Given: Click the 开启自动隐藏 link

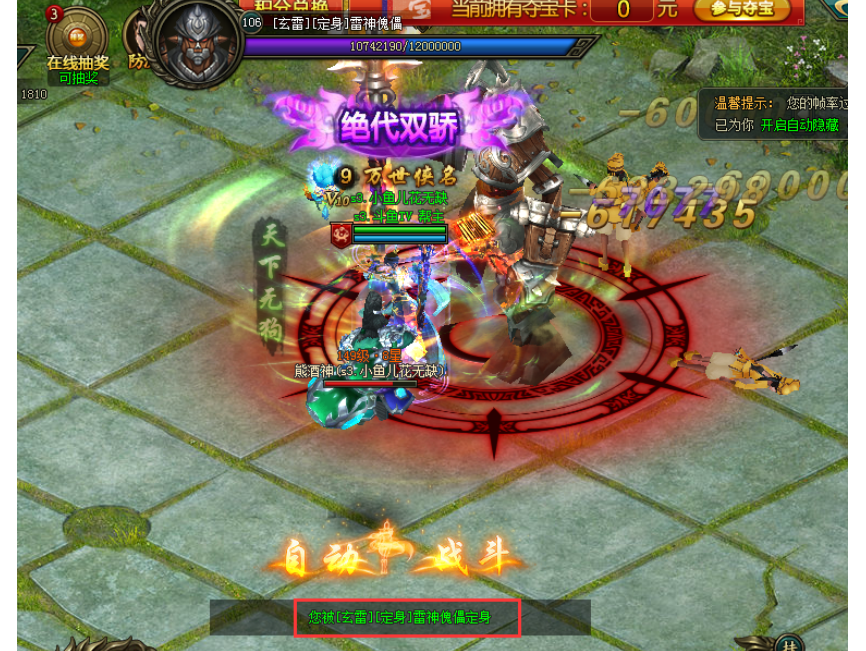Looking at the screenshot, I should click(798, 125).
